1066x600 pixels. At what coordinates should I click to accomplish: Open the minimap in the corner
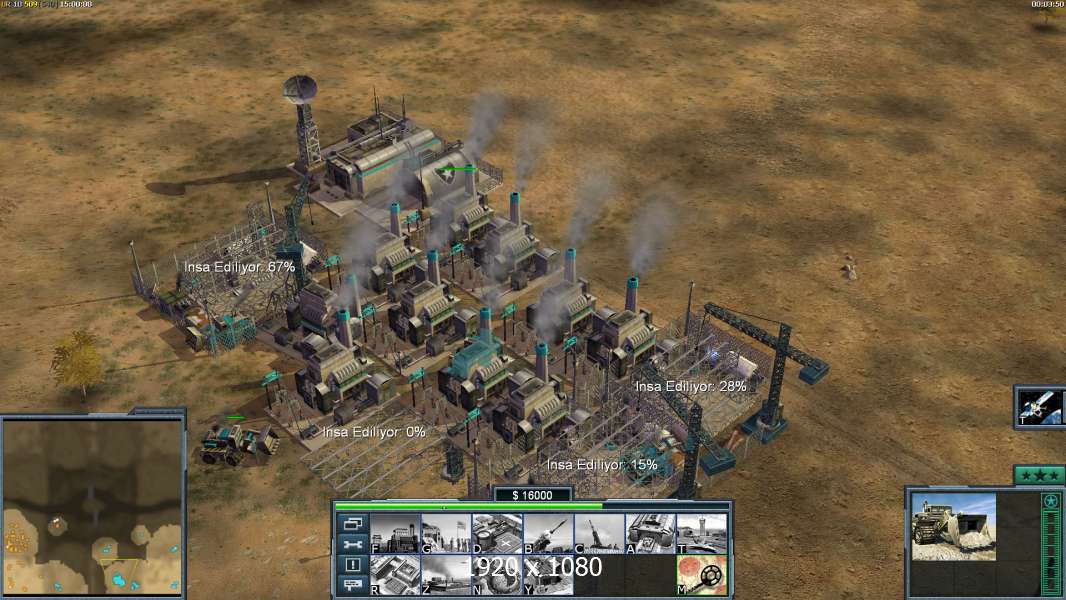pyautogui.click(x=92, y=505)
